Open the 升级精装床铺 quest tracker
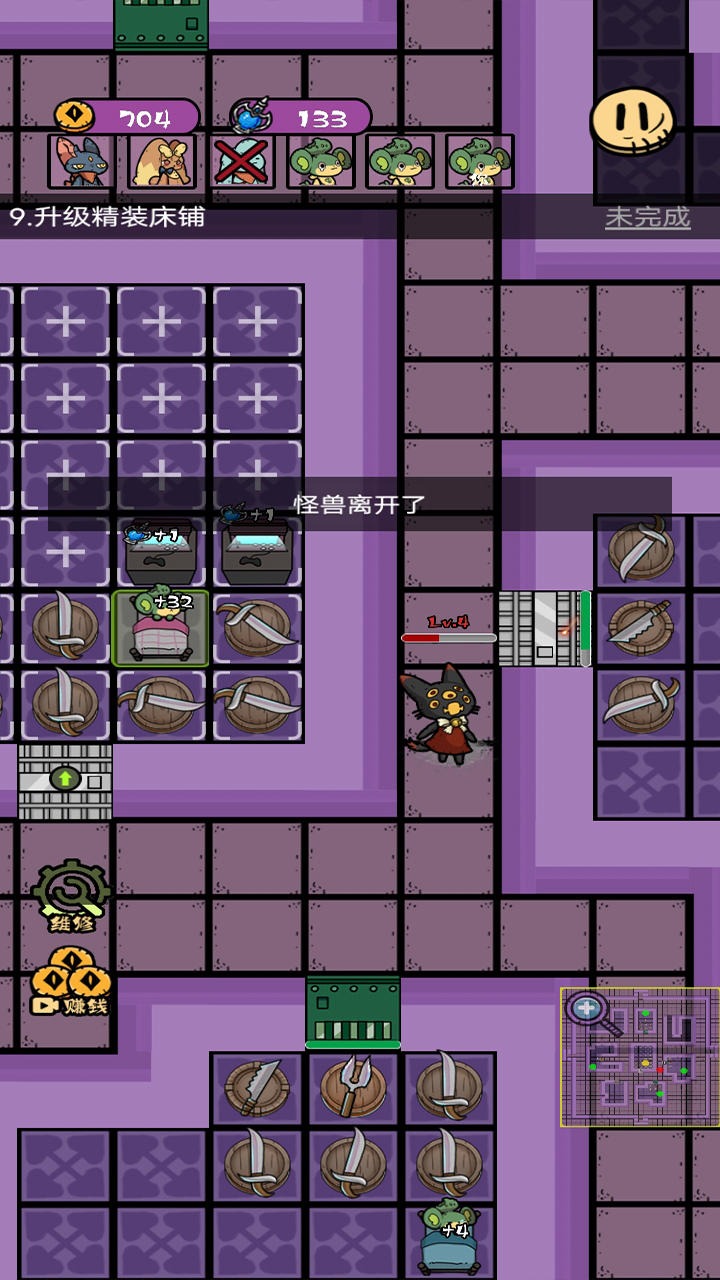The width and height of the screenshot is (720, 1280). point(108,217)
